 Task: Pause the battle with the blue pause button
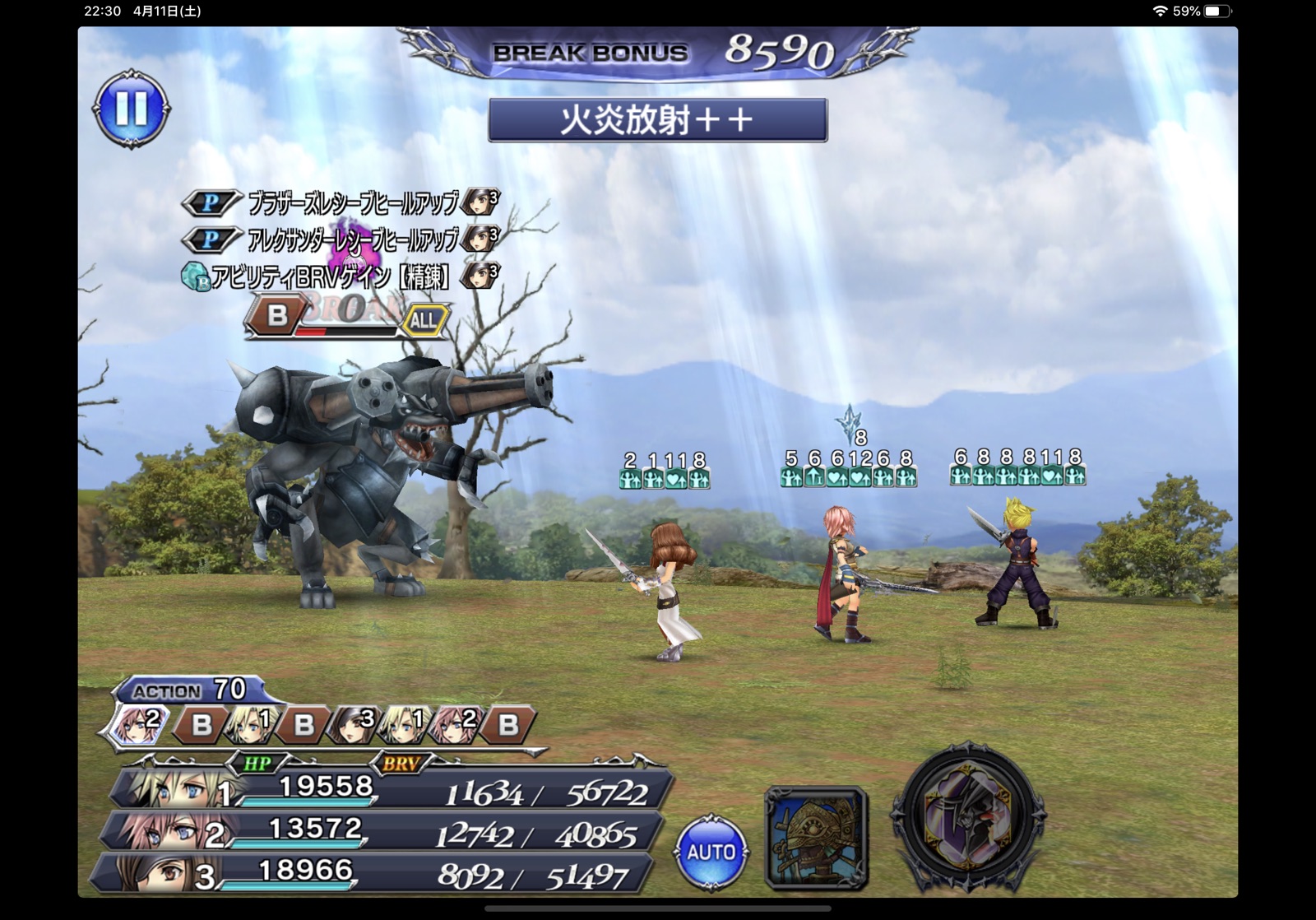click(132, 109)
